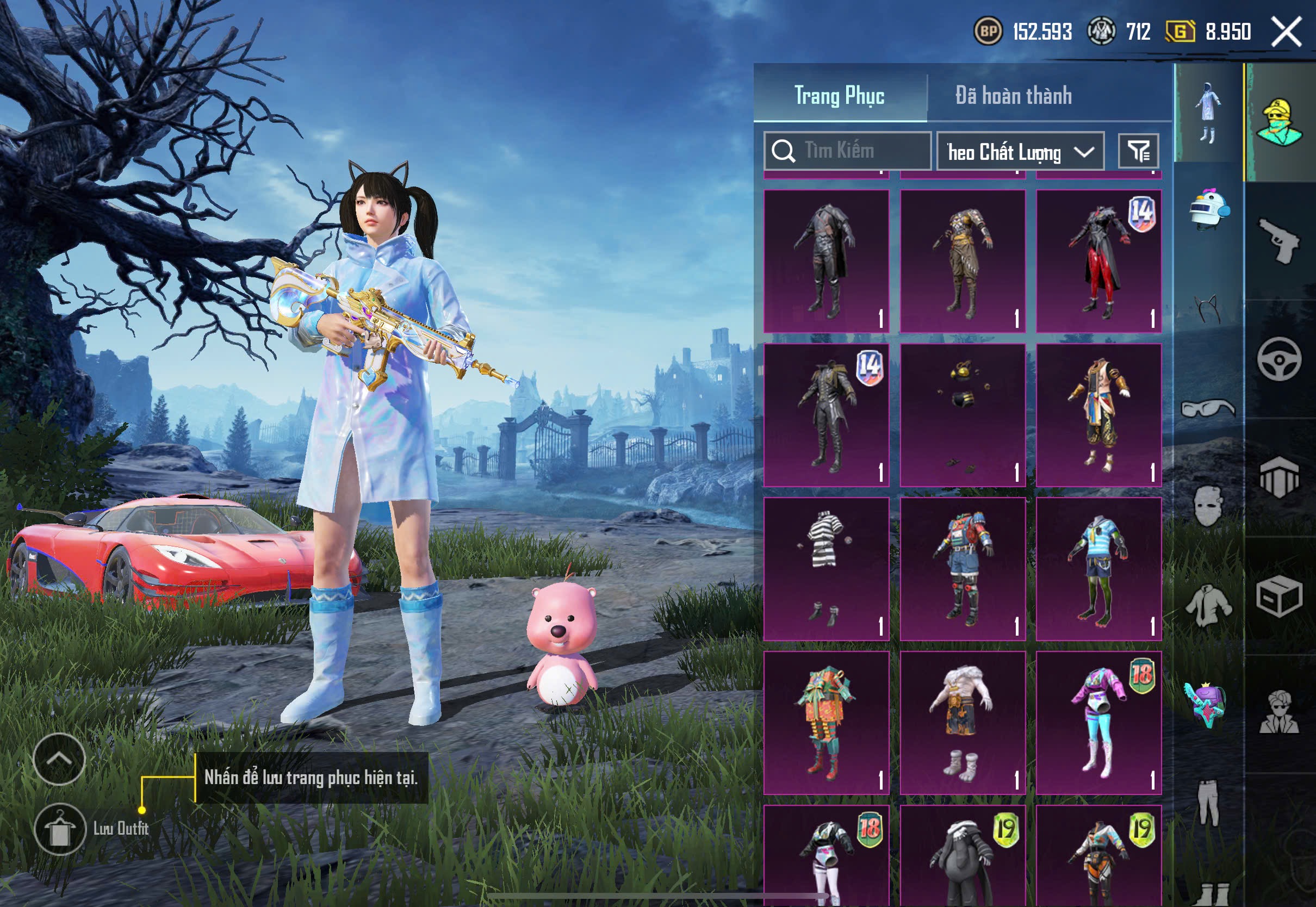Expand the up-arrow circle button
This screenshot has height=907, width=1316.
(x=59, y=759)
